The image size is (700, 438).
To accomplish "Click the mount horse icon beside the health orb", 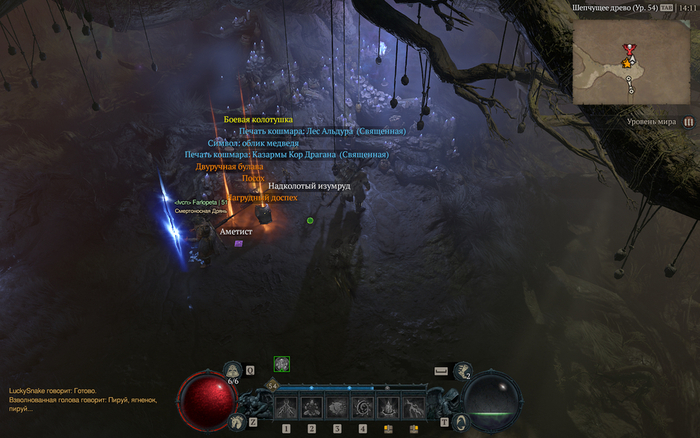I will pos(237,422).
